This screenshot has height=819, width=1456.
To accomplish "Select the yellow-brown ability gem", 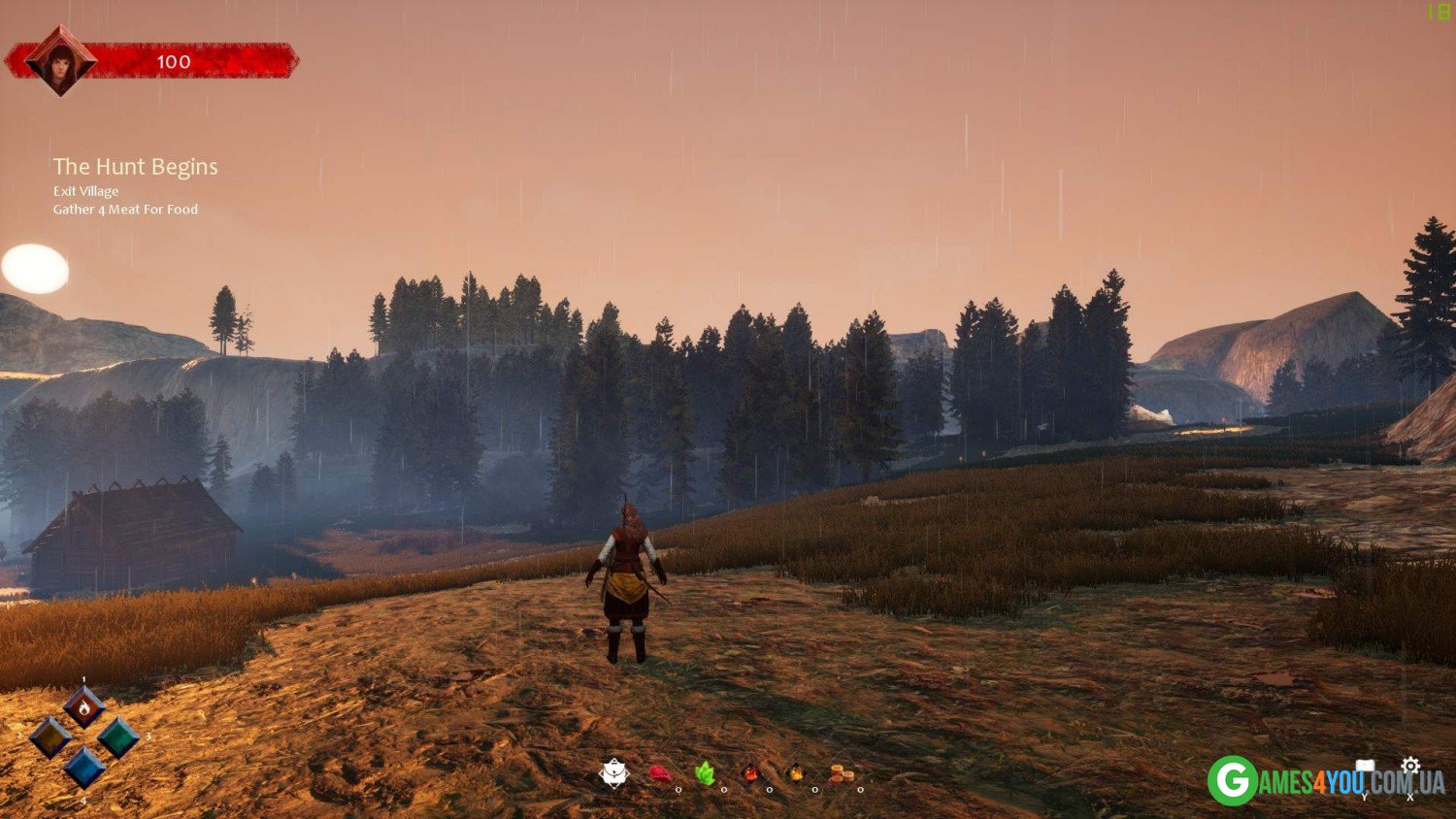I will click(50, 738).
